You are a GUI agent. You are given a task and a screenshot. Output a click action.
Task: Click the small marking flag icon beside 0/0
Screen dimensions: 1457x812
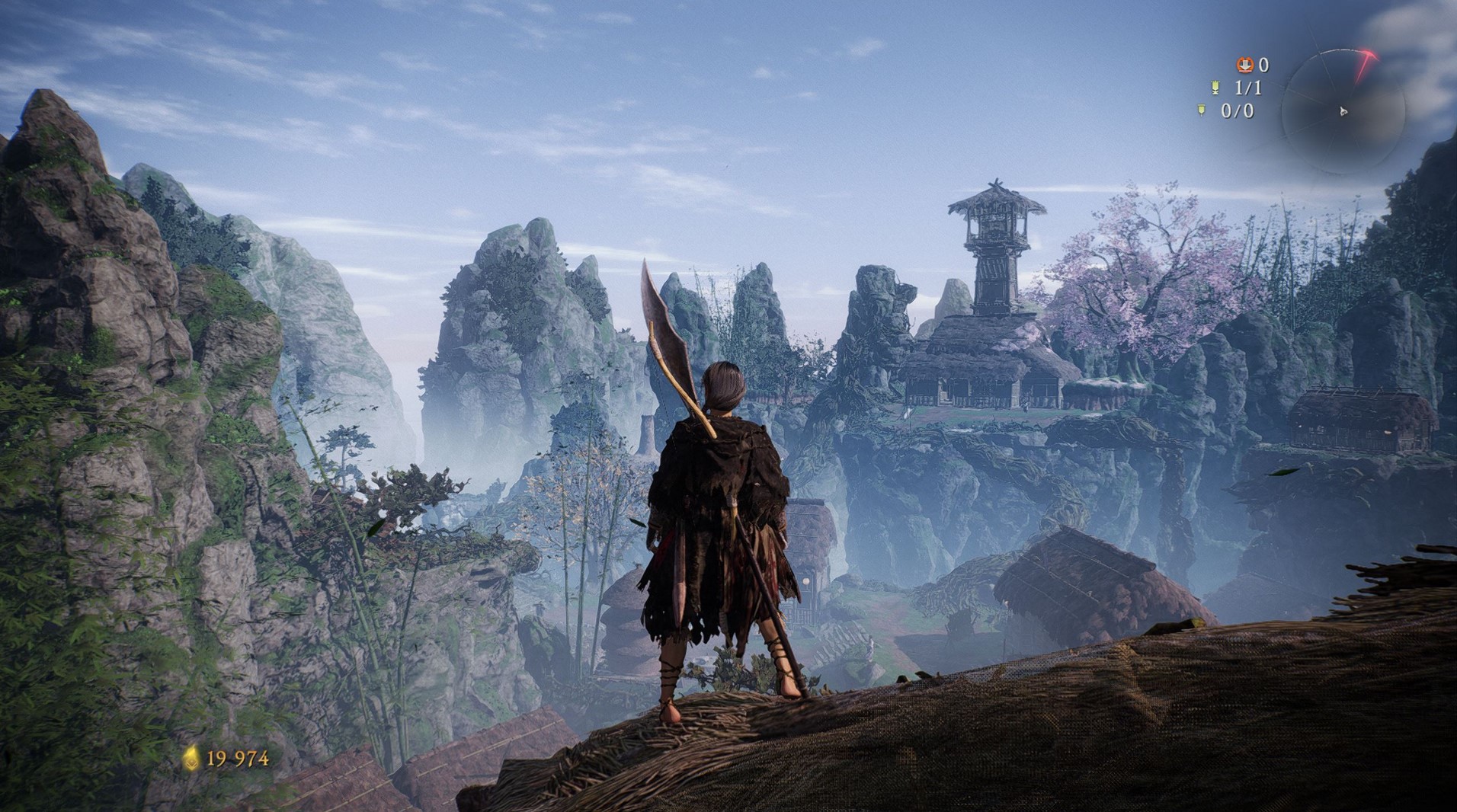point(1202,111)
